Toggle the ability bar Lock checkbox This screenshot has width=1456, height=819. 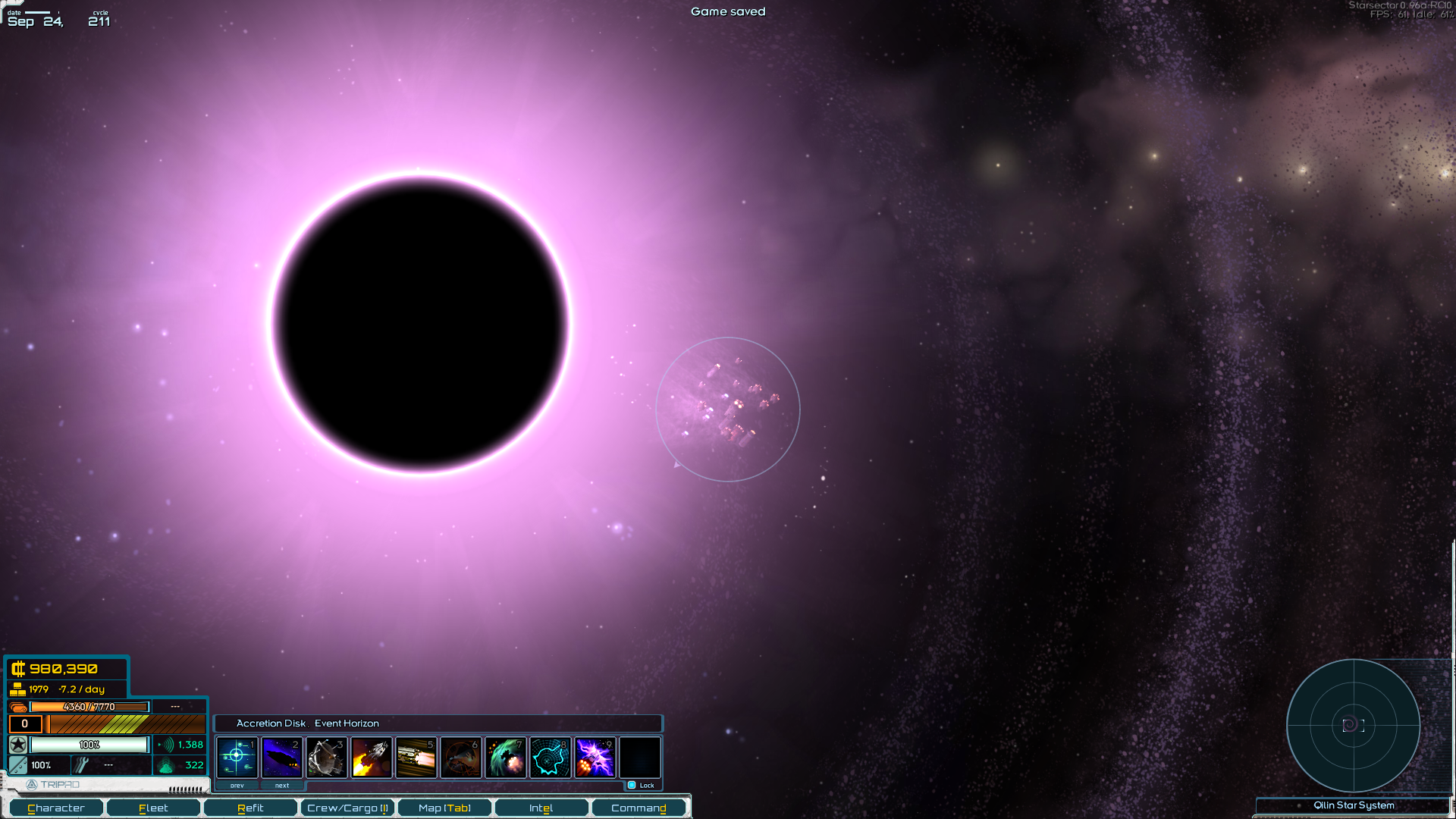[632, 785]
